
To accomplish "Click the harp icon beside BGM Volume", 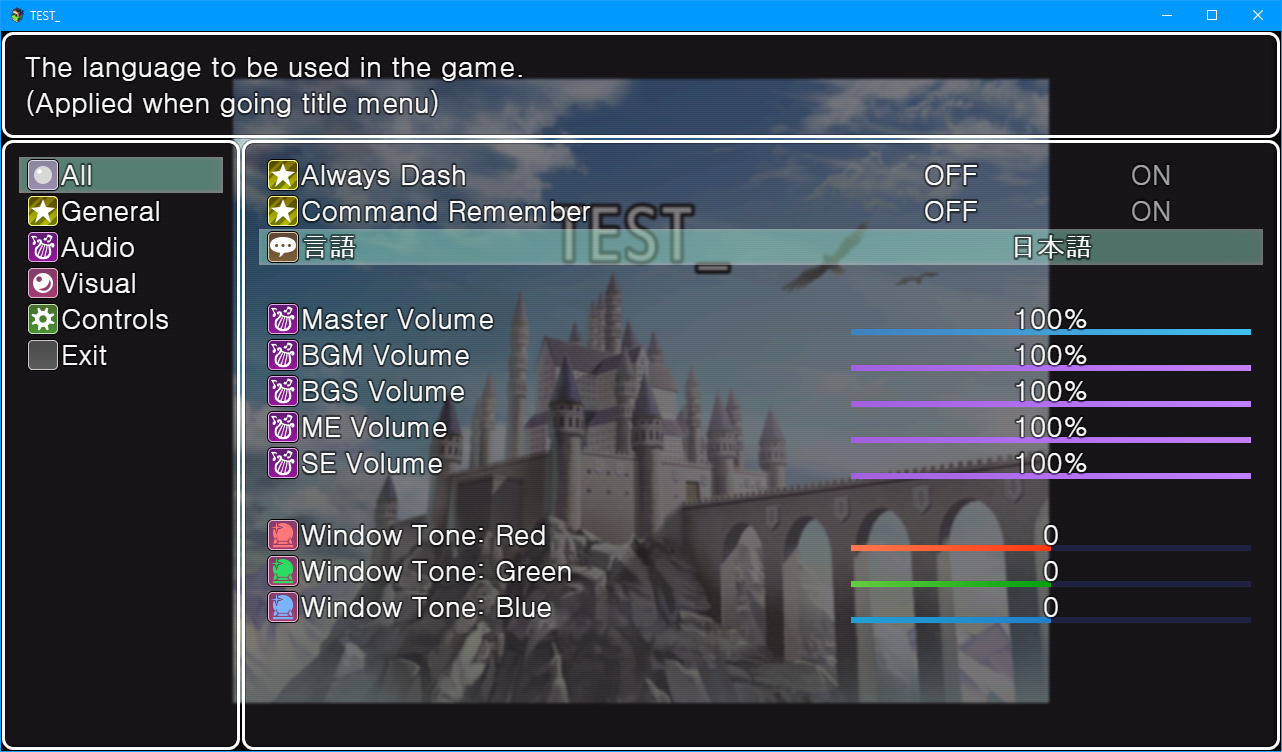I will click(x=283, y=355).
